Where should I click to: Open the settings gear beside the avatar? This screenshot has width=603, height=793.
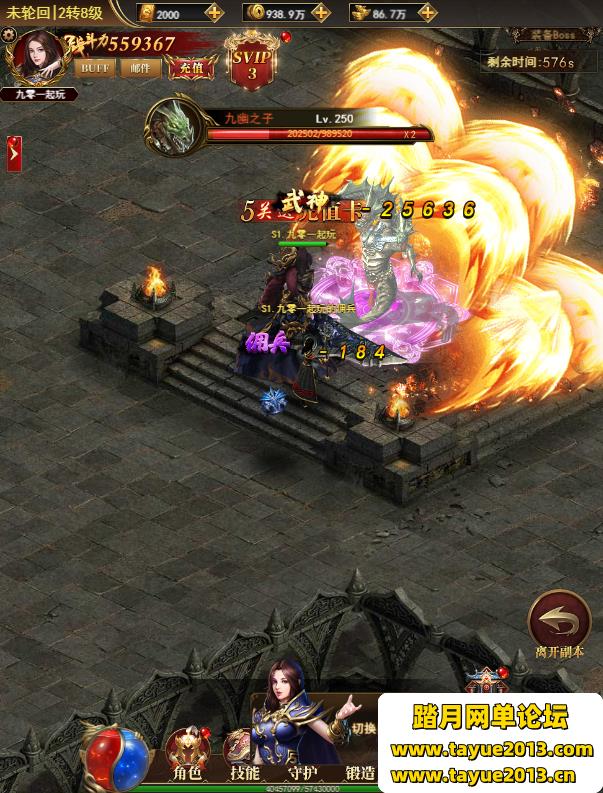pos(9,35)
